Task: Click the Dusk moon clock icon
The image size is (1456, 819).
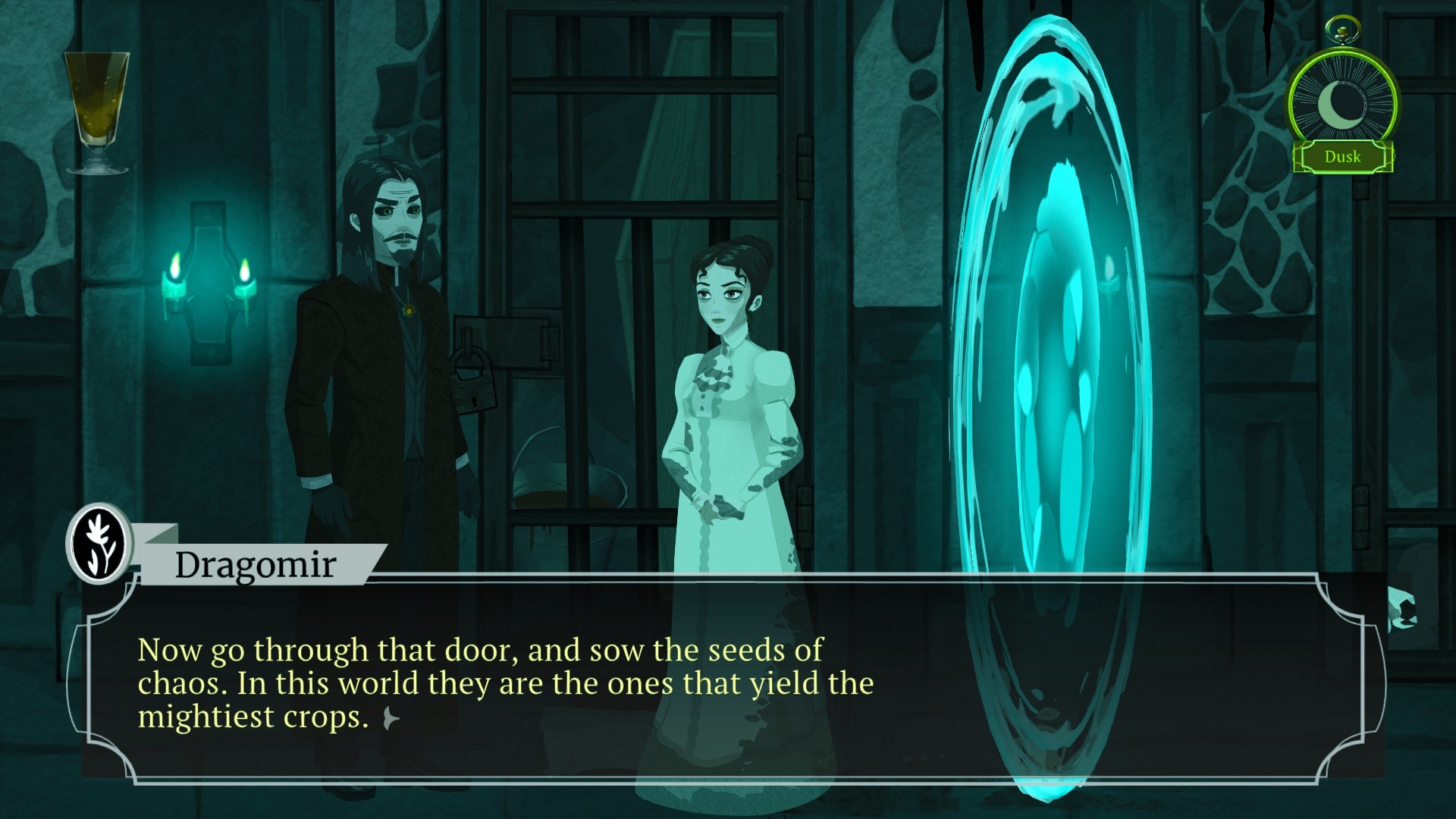Action: pyautogui.click(x=1342, y=104)
